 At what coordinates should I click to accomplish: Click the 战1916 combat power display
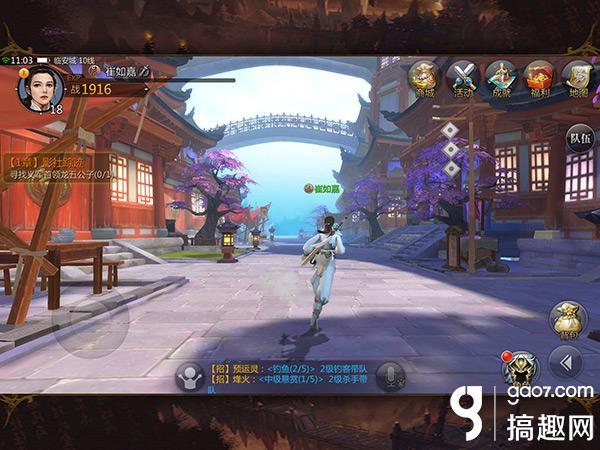pos(88,89)
